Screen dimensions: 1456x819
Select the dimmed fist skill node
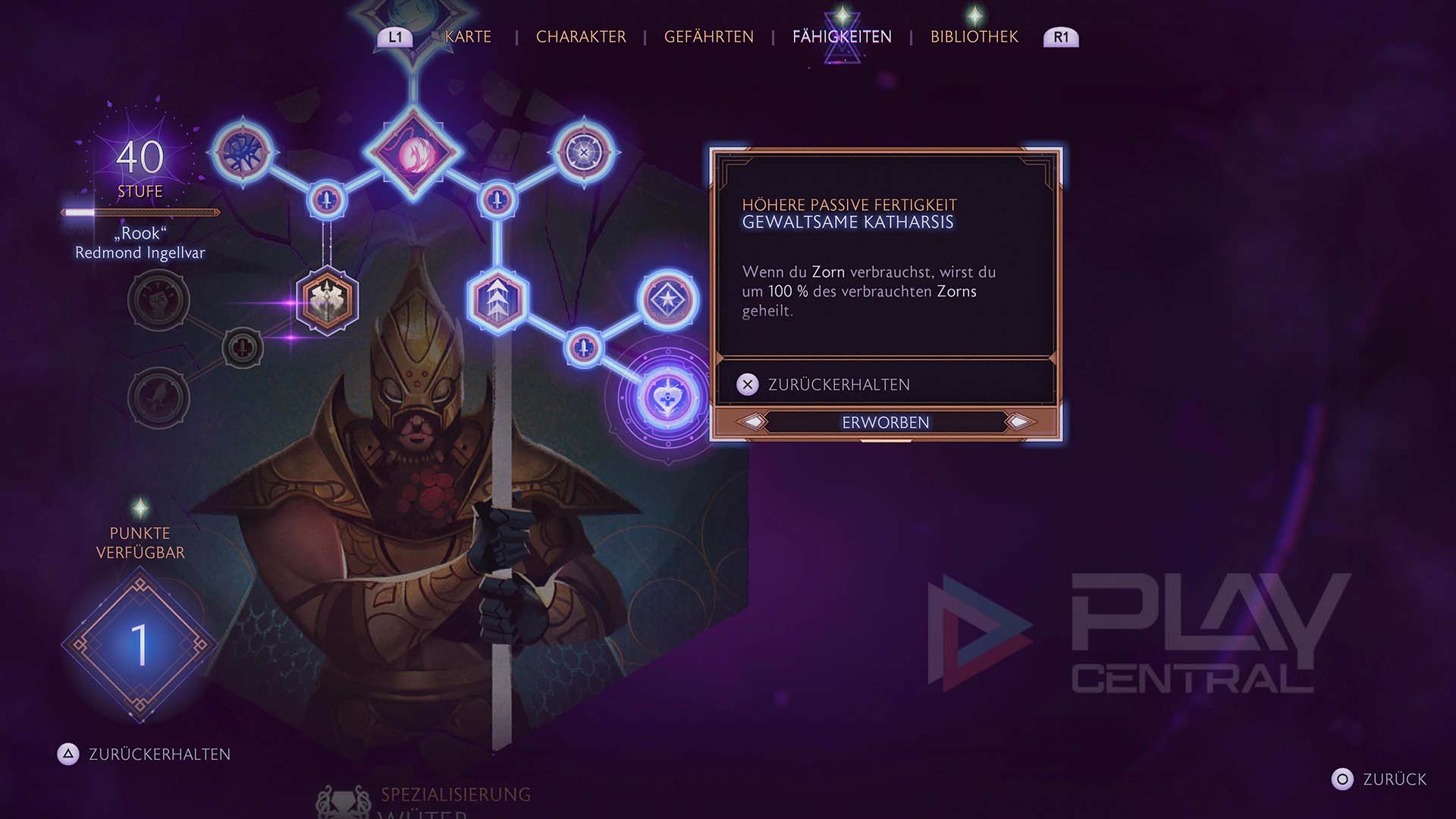(158, 300)
